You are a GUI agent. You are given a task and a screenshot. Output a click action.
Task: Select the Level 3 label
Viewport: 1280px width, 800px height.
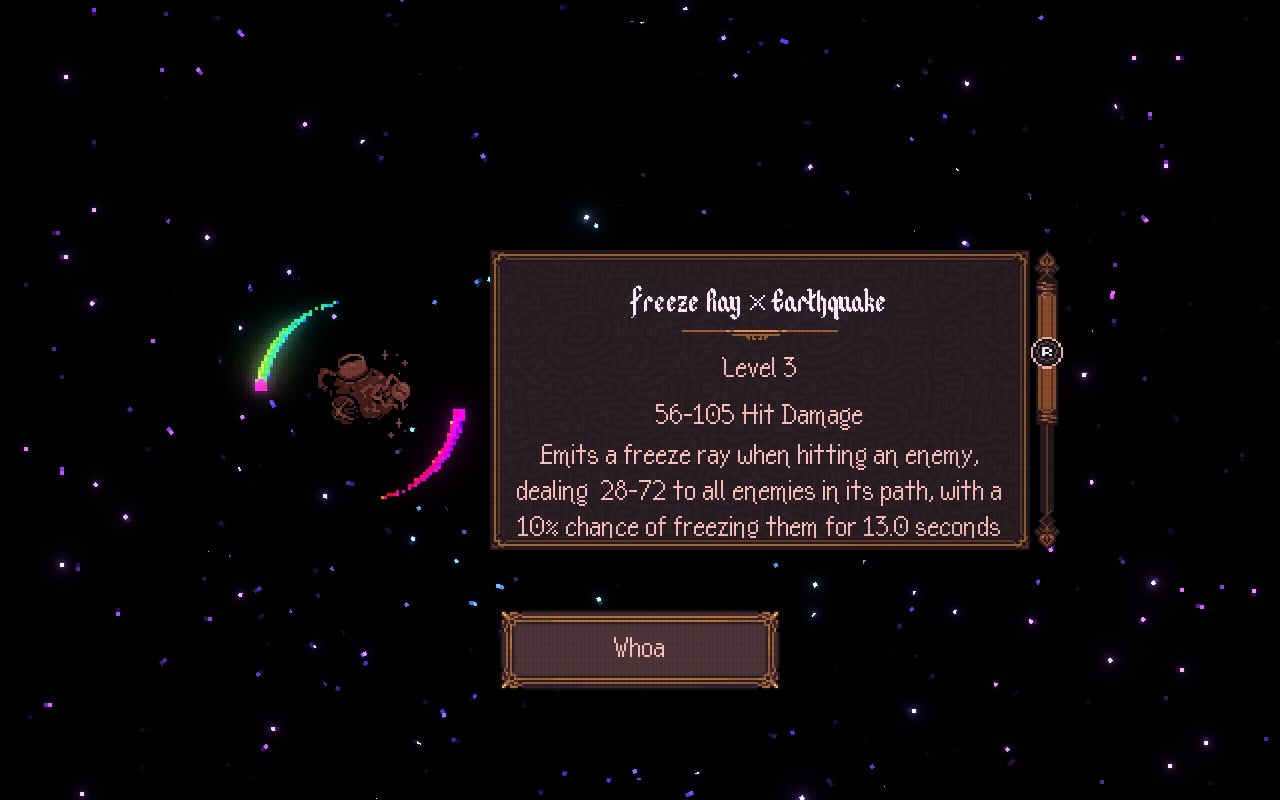(x=758, y=368)
